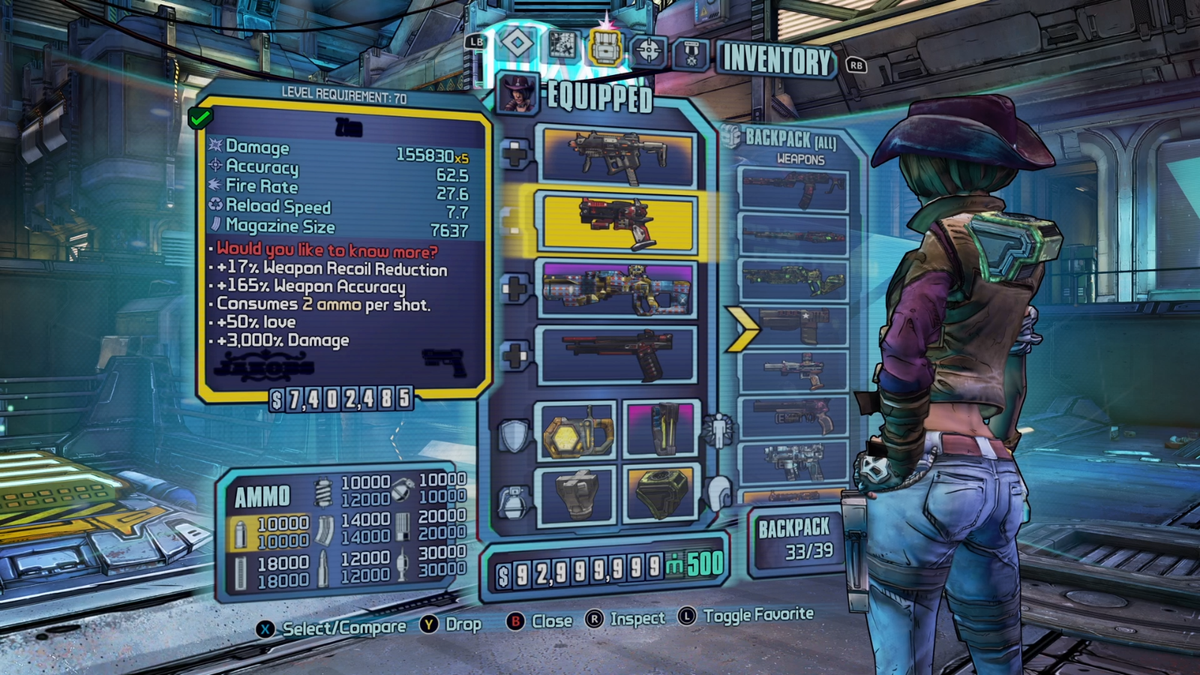Switch to the skills crosshair tab
Viewport: 1200px width, 675px height.
(x=649, y=48)
